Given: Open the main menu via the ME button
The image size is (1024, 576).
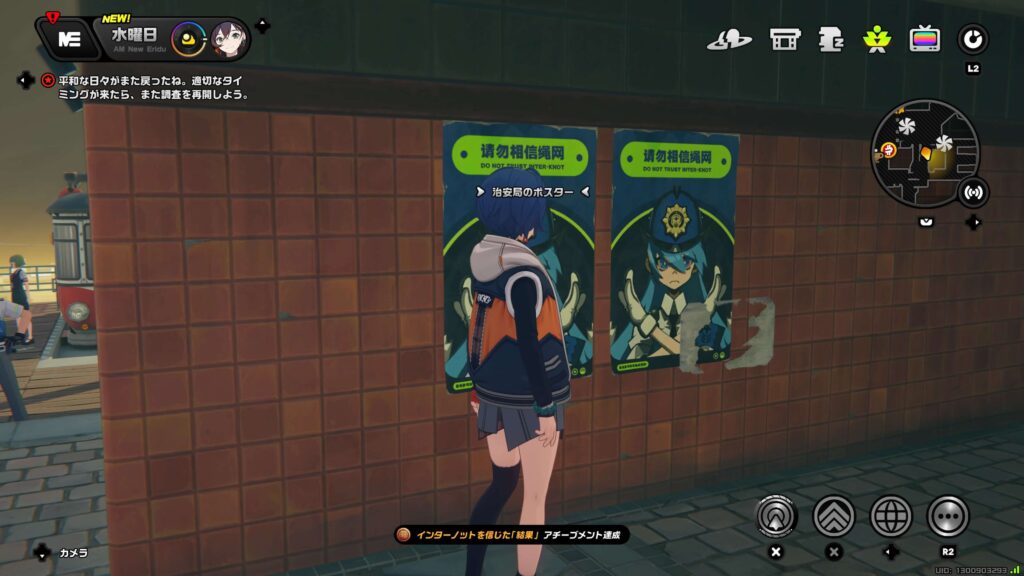Looking at the screenshot, I should point(69,39).
